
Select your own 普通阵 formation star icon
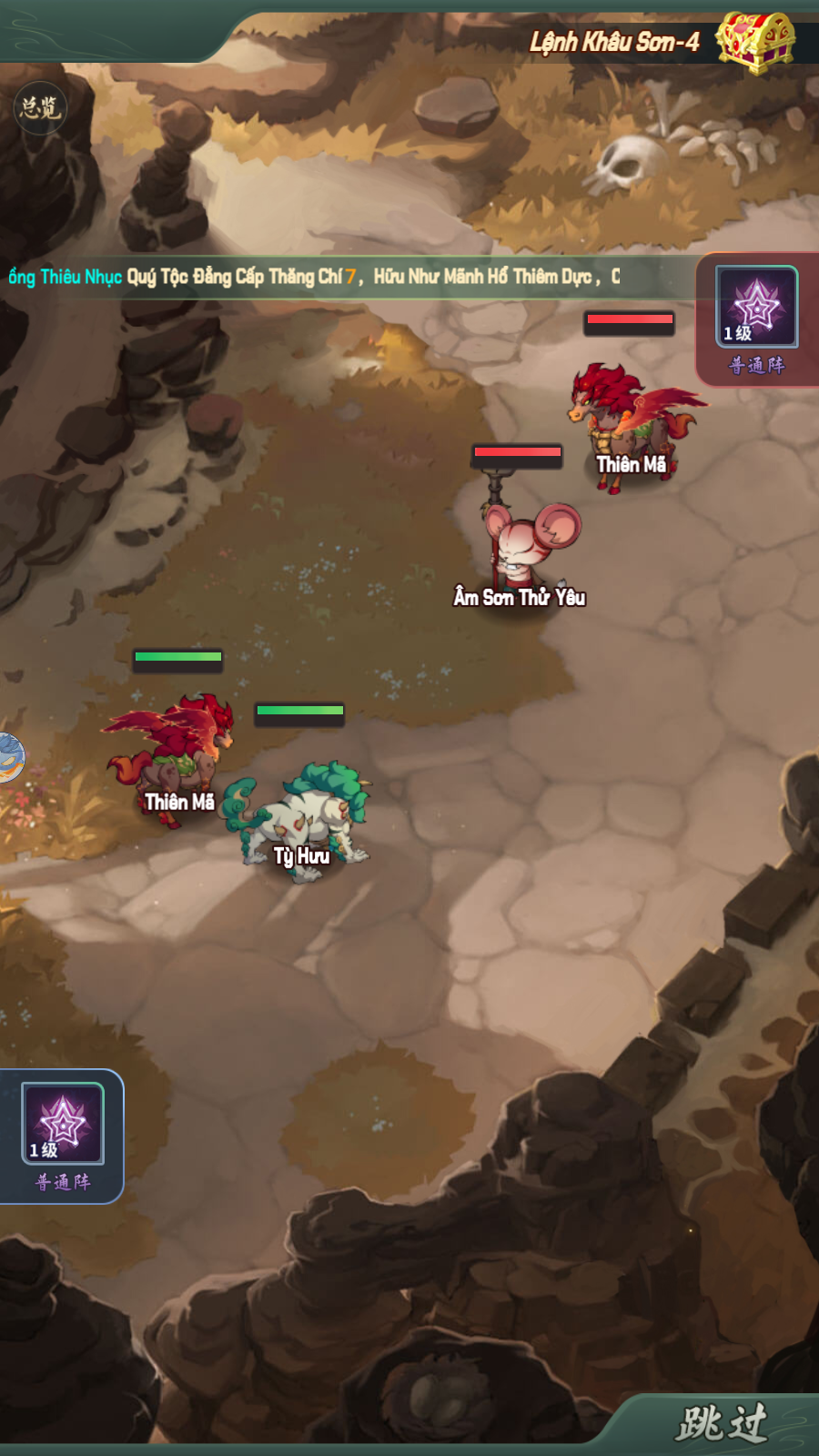[63, 1124]
